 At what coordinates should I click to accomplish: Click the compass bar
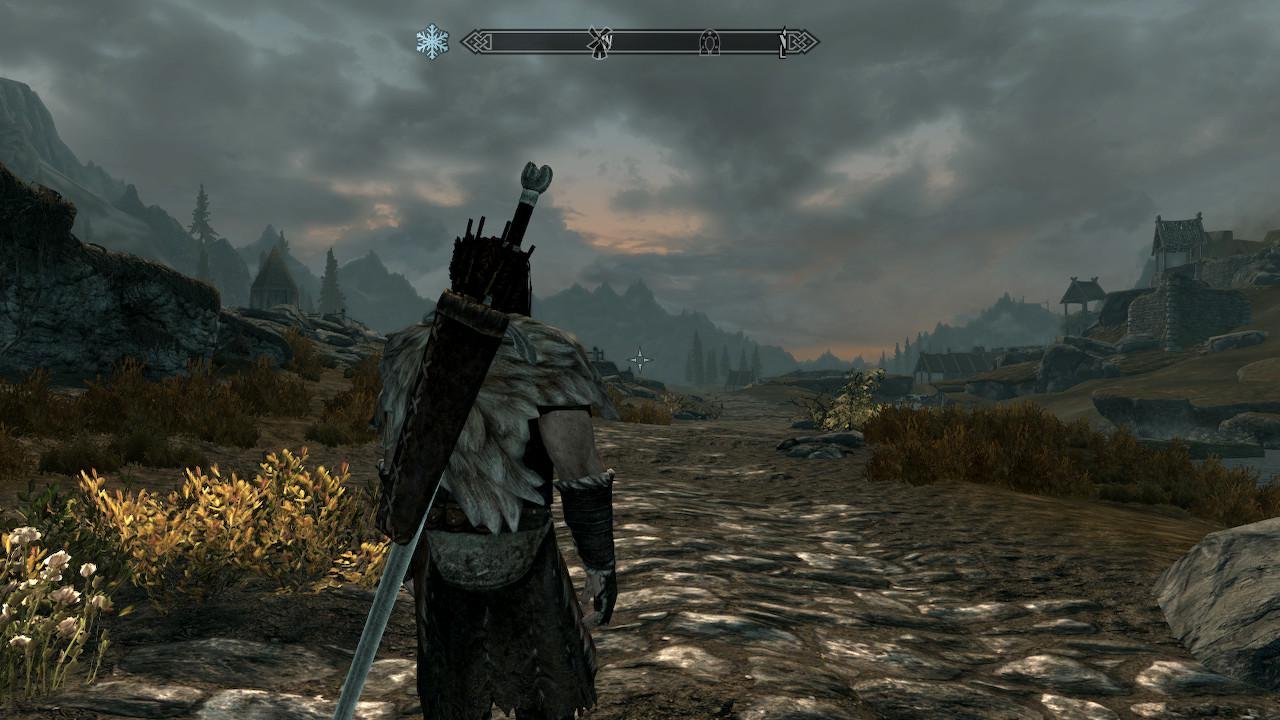point(640,42)
